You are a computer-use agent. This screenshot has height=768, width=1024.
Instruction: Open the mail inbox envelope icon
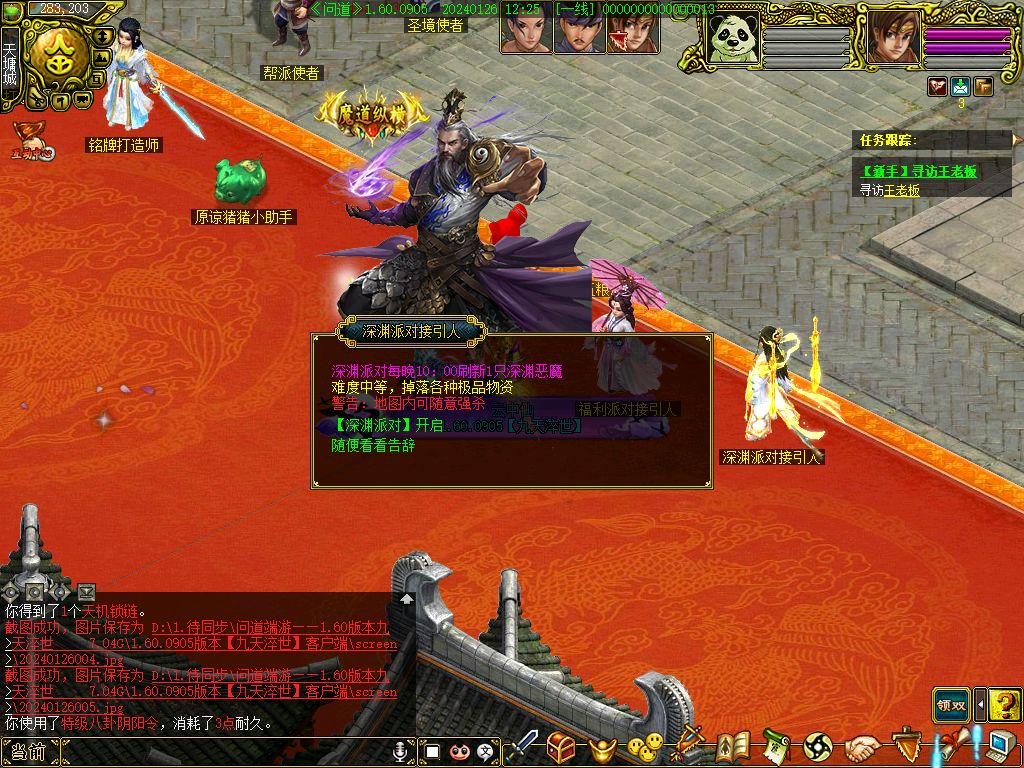[961, 86]
